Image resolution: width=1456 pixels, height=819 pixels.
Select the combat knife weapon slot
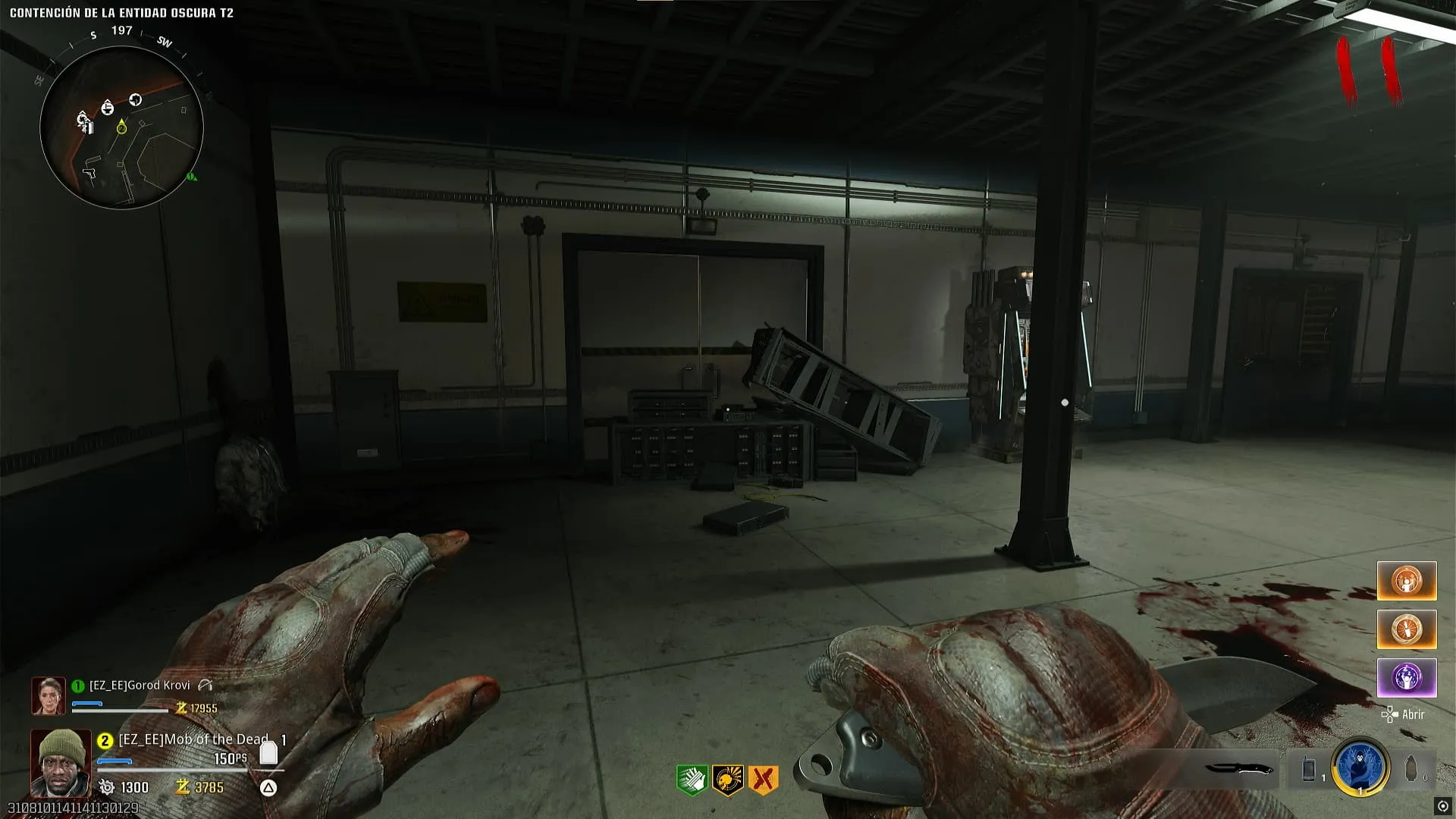tap(1238, 769)
